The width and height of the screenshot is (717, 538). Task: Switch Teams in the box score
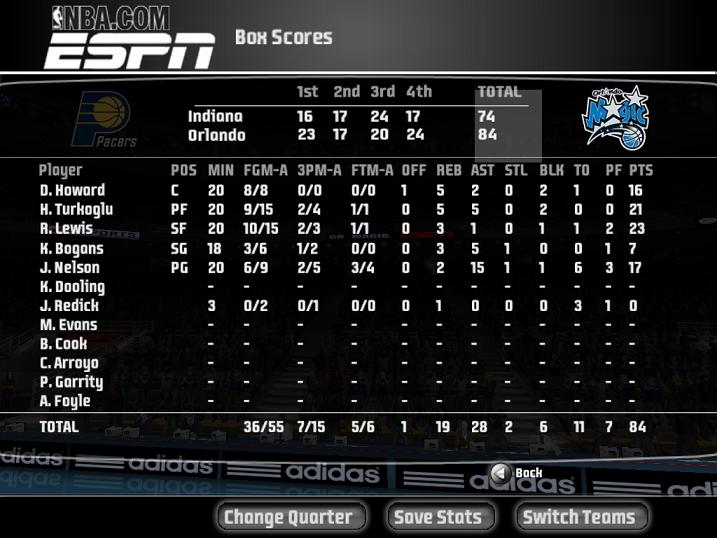click(579, 517)
